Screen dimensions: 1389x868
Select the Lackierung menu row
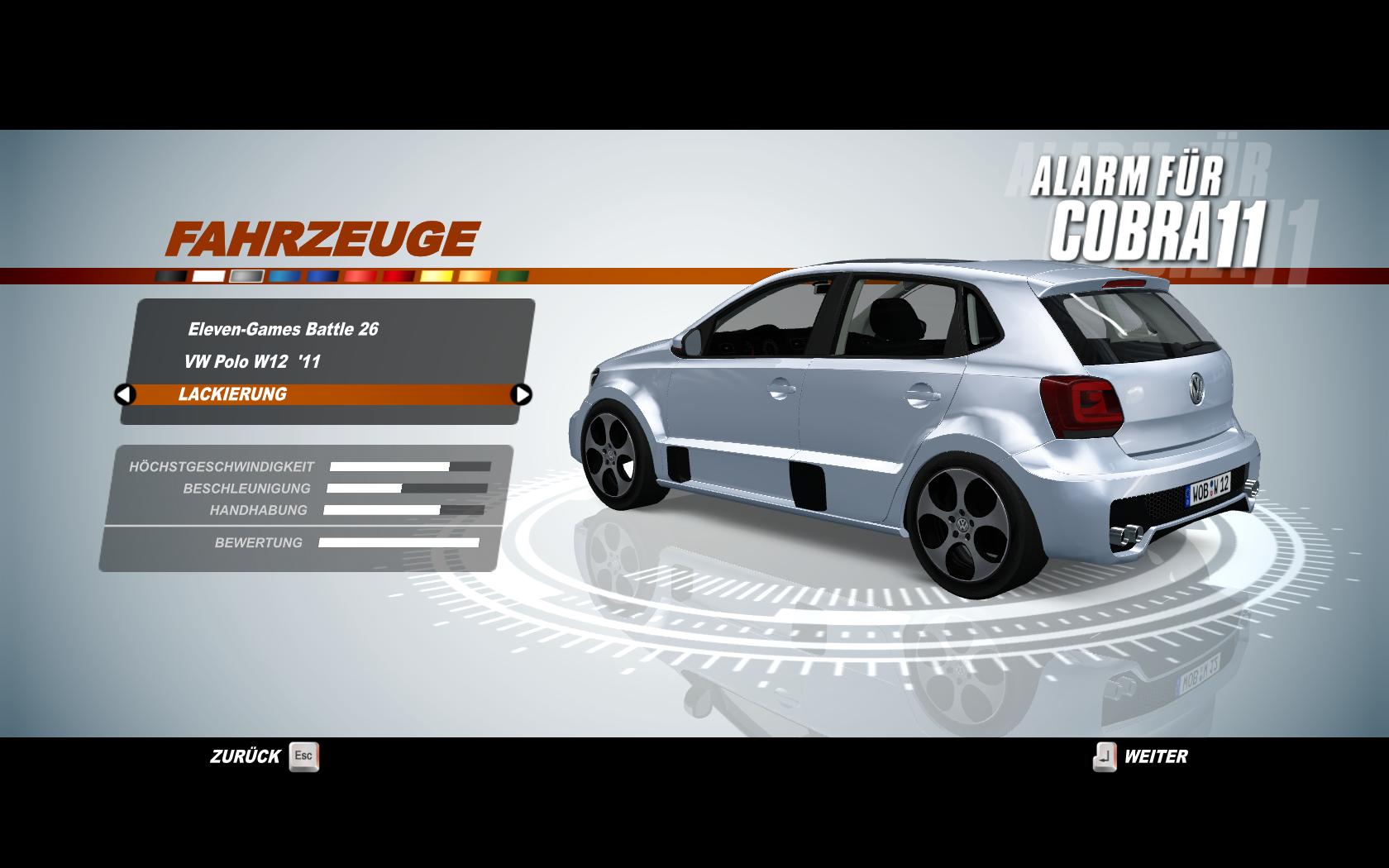(322, 394)
